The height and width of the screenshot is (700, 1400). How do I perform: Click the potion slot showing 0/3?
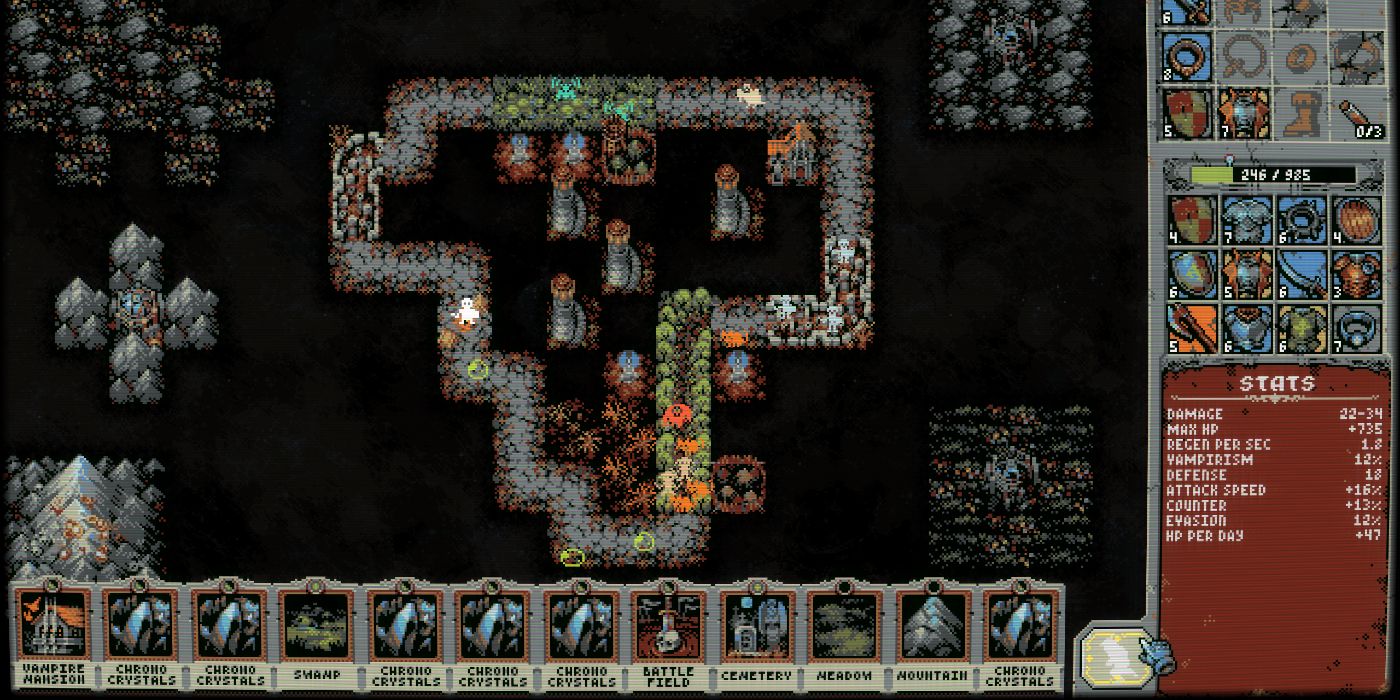pos(1358,113)
